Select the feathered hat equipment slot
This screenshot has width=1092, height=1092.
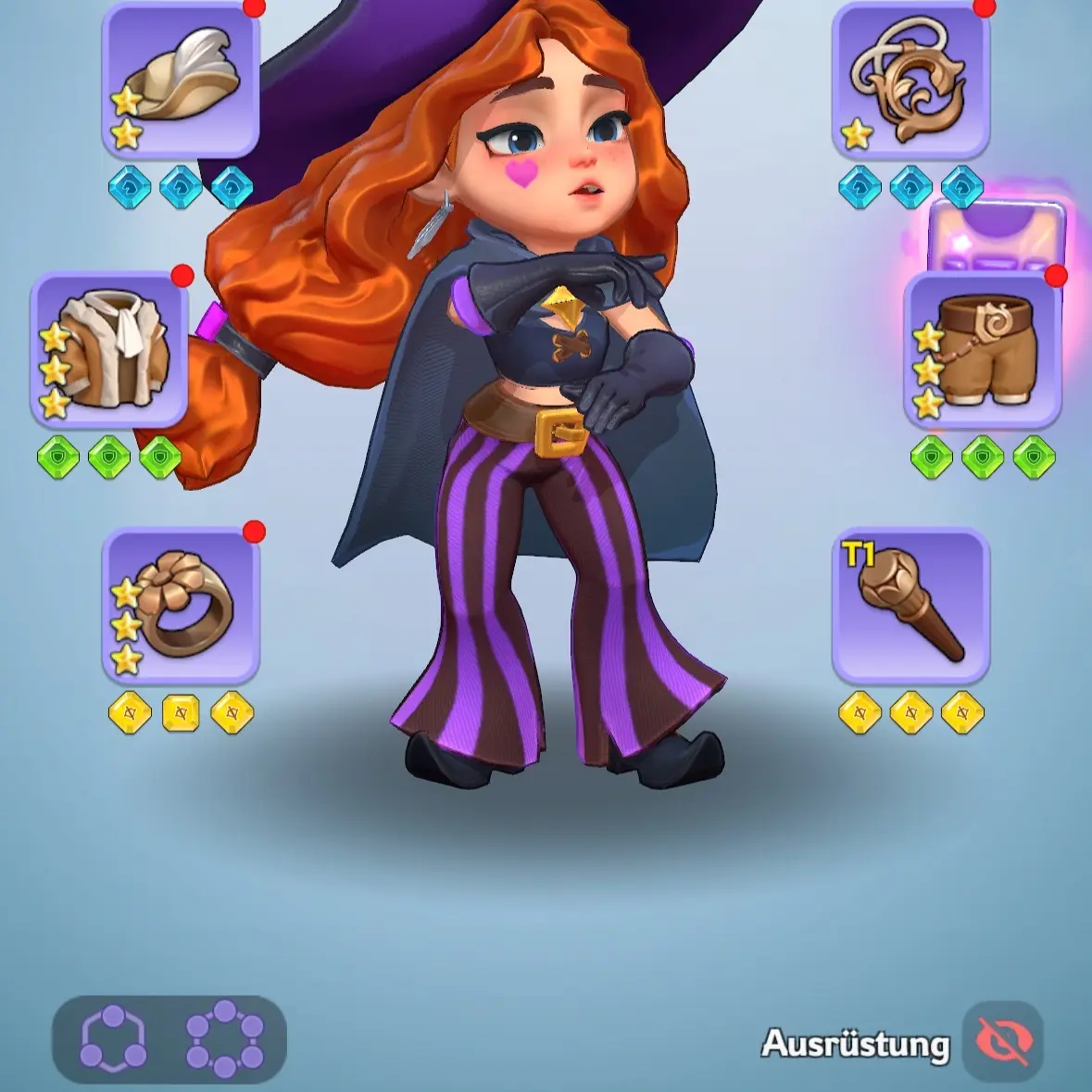pyautogui.click(x=181, y=79)
